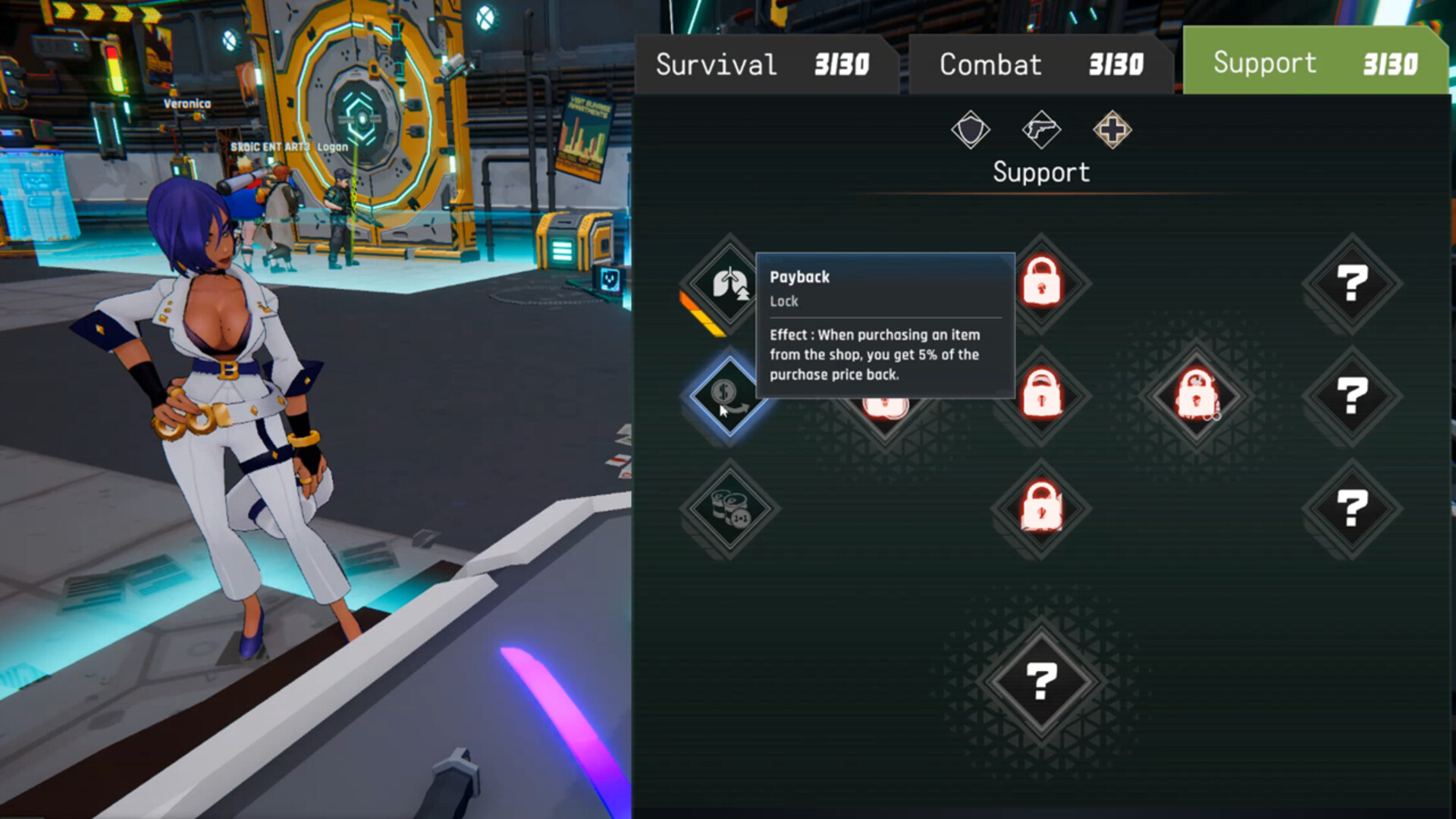Click the Survival points value 3130
The height and width of the screenshot is (819, 1456).
[840, 64]
